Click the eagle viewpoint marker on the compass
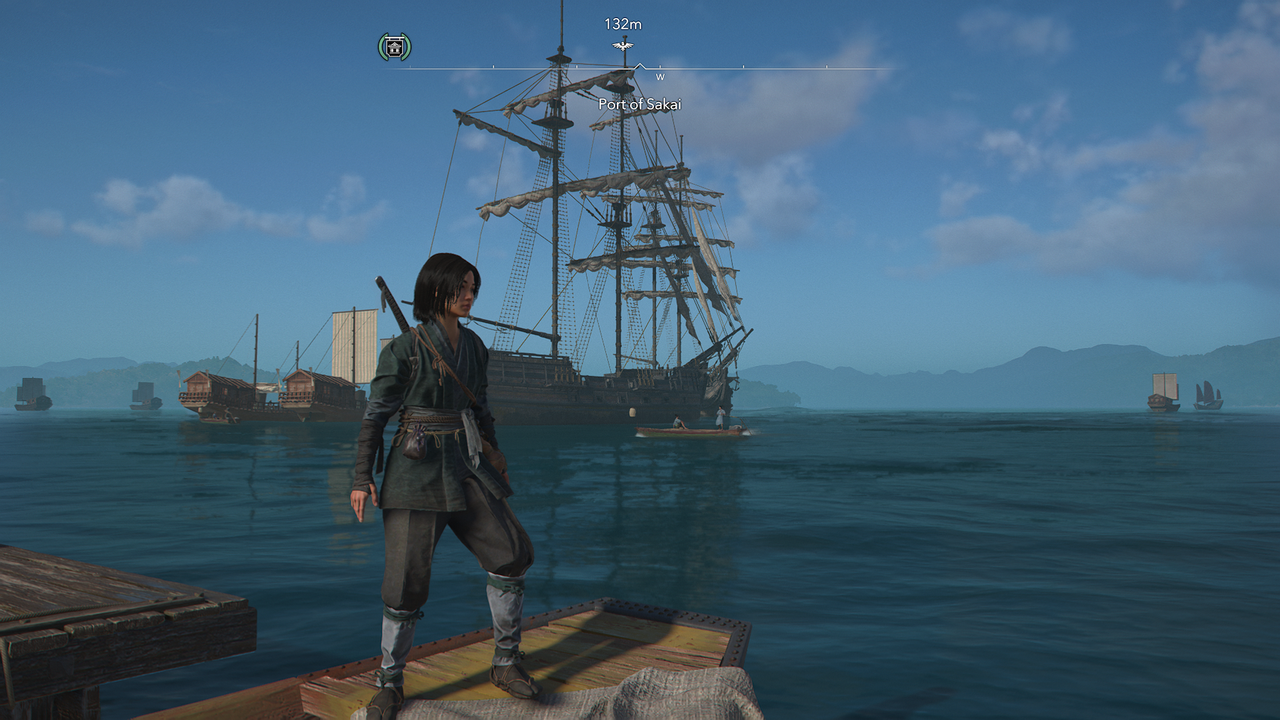 (622, 46)
